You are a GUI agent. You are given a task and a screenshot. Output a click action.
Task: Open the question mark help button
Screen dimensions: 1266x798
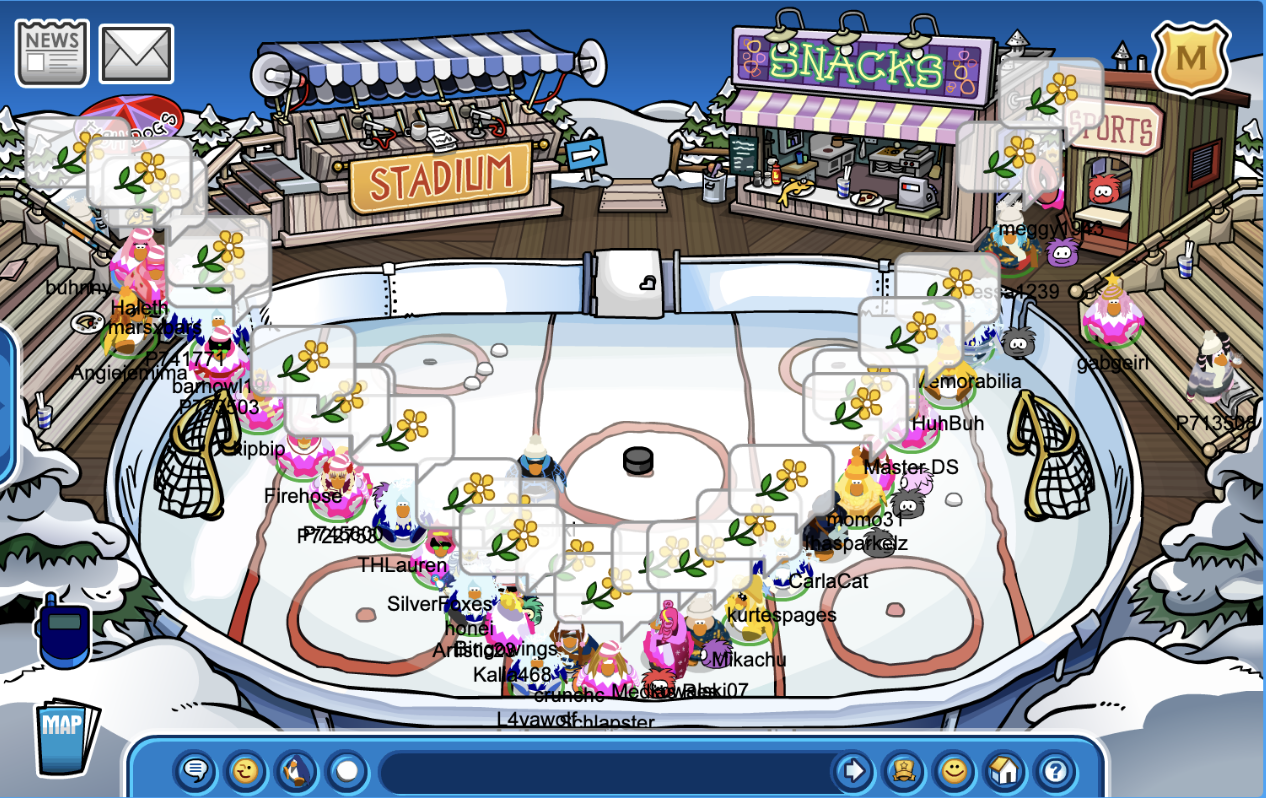(x=1056, y=771)
